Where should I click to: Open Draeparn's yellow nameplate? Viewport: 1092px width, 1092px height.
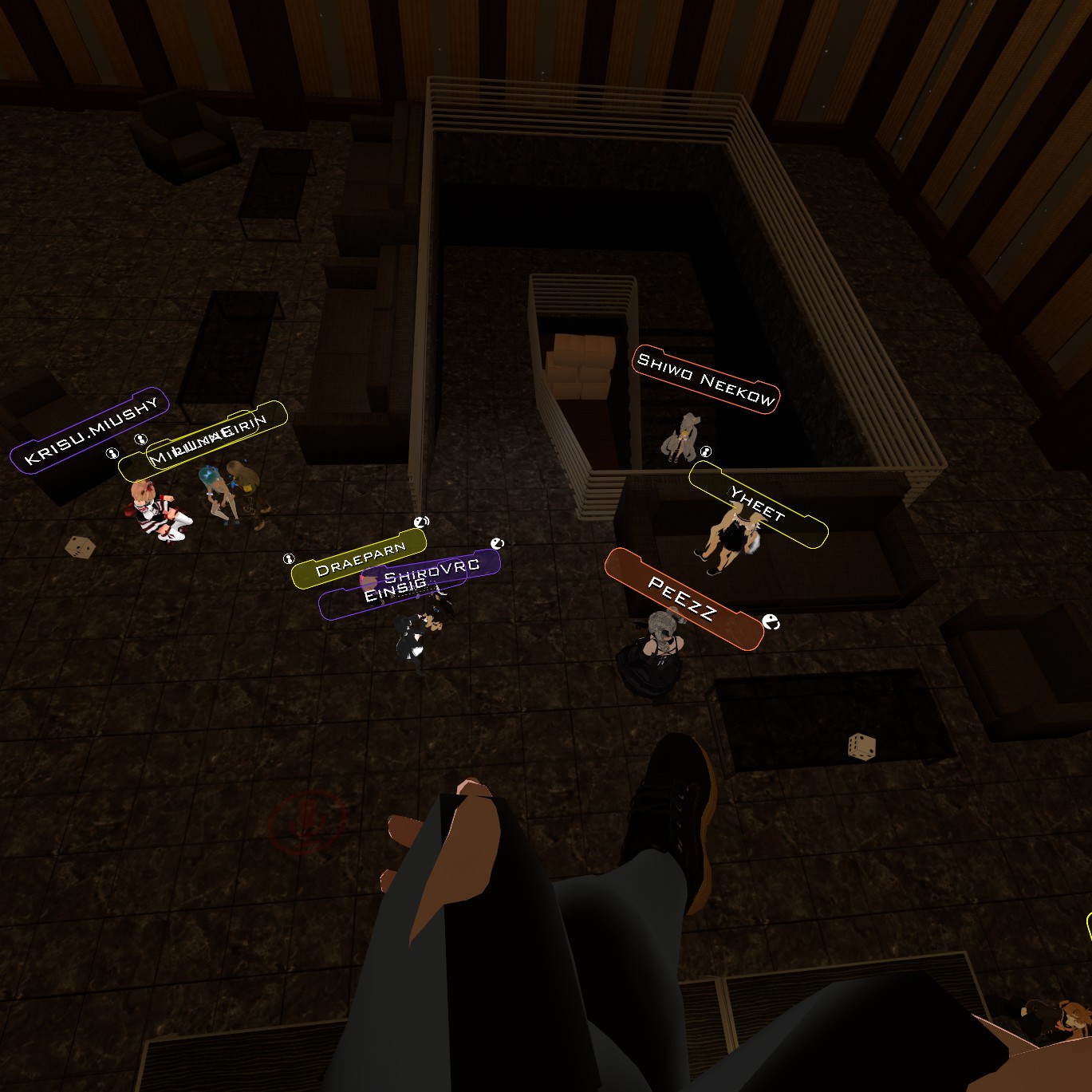click(x=359, y=558)
